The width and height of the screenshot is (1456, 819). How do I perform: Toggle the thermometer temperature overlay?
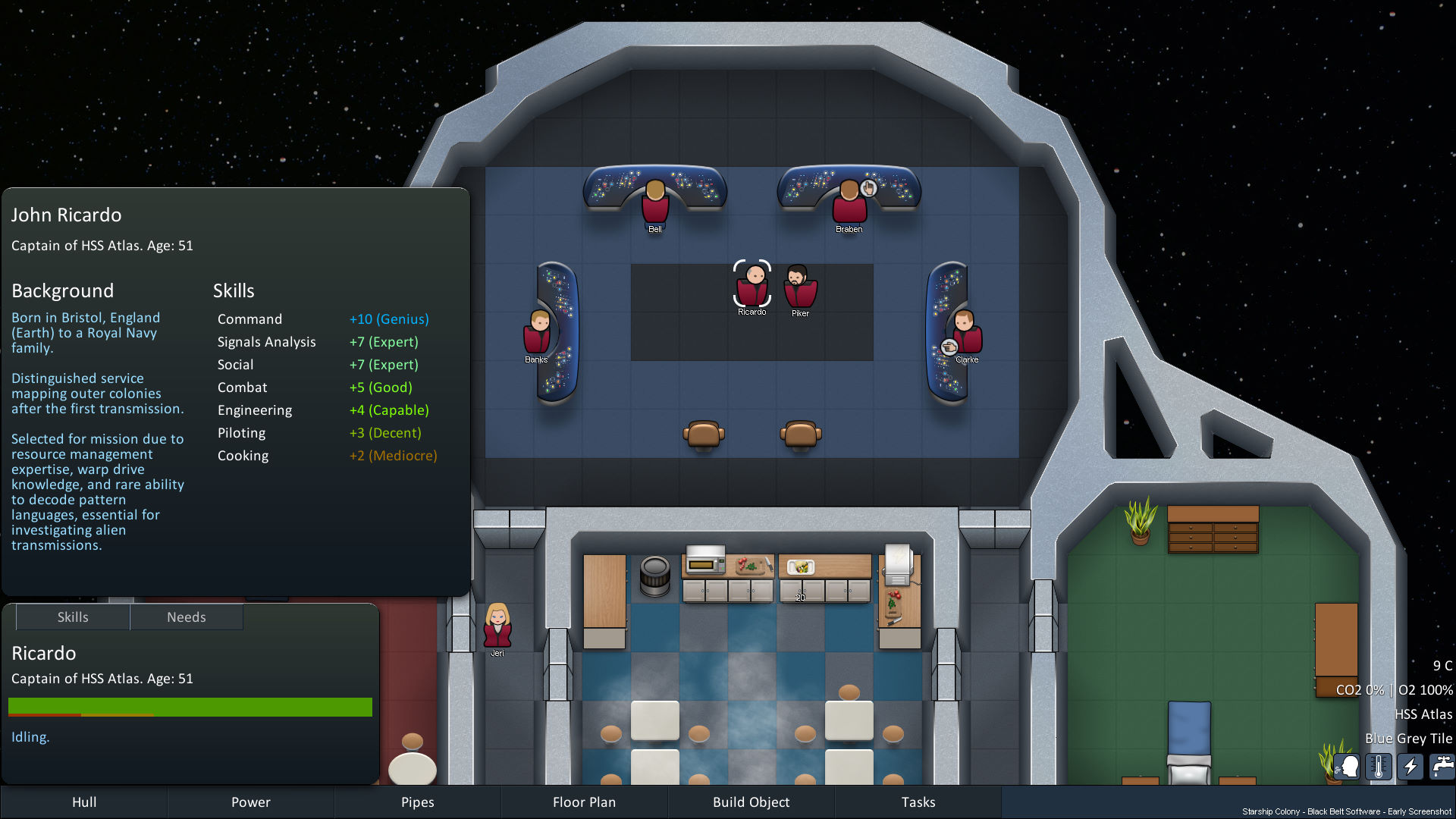1379,766
